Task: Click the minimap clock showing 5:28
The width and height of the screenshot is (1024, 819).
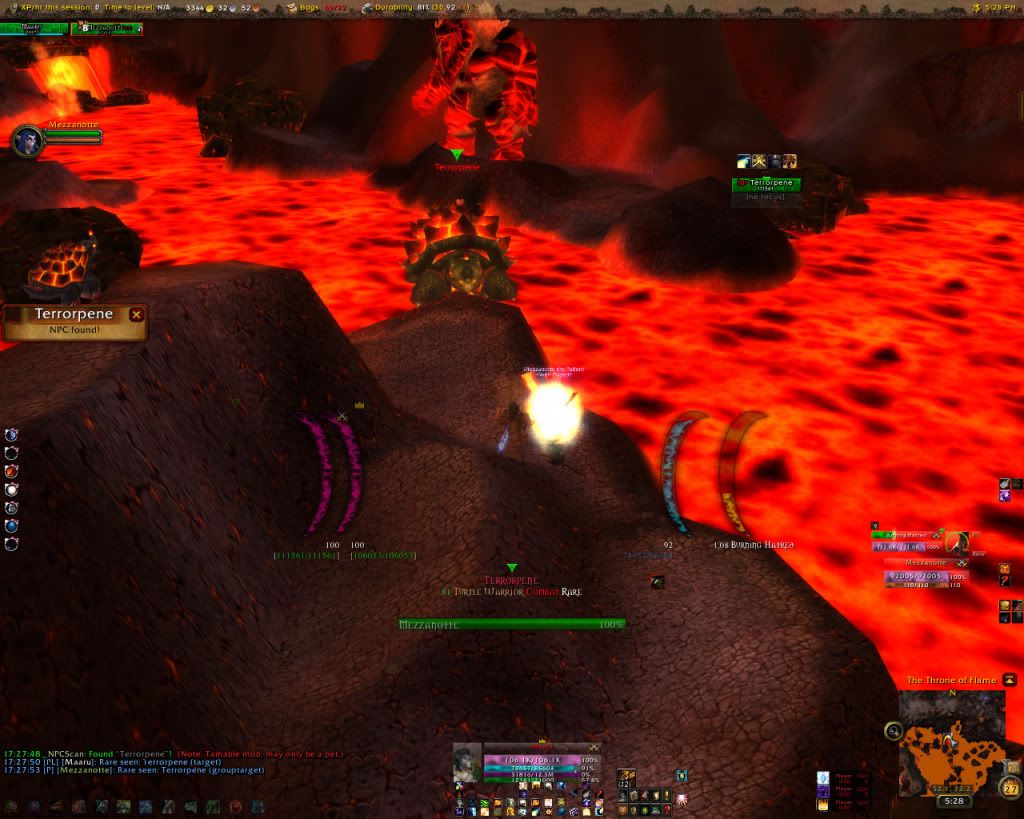Action: (954, 801)
